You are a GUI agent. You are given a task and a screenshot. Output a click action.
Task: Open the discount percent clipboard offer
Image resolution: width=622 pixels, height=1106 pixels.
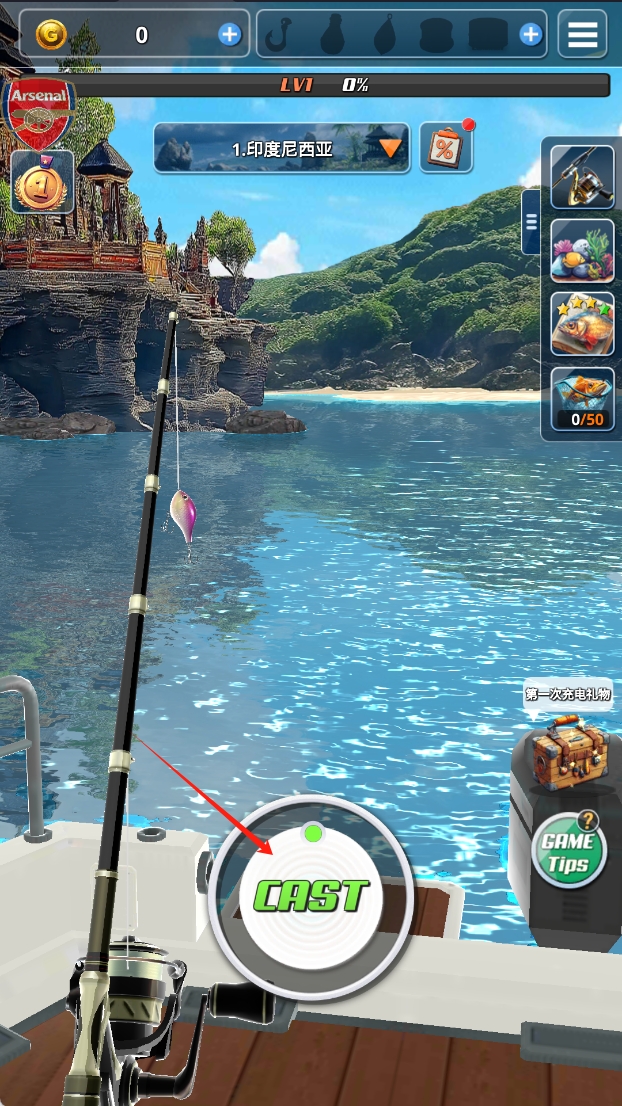[445, 148]
